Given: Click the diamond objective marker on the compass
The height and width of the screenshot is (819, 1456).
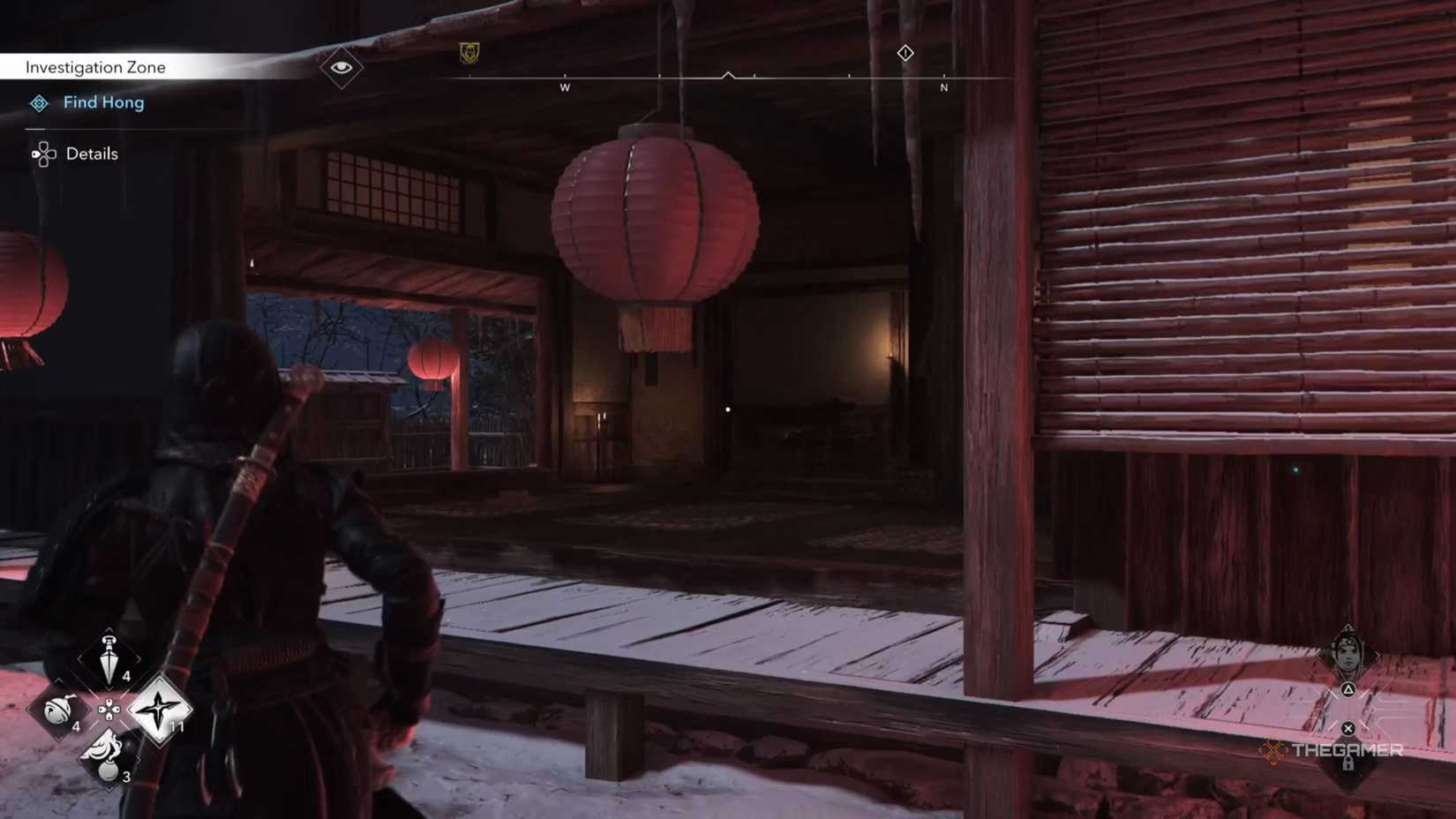Looking at the screenshot, I should 905,55.
